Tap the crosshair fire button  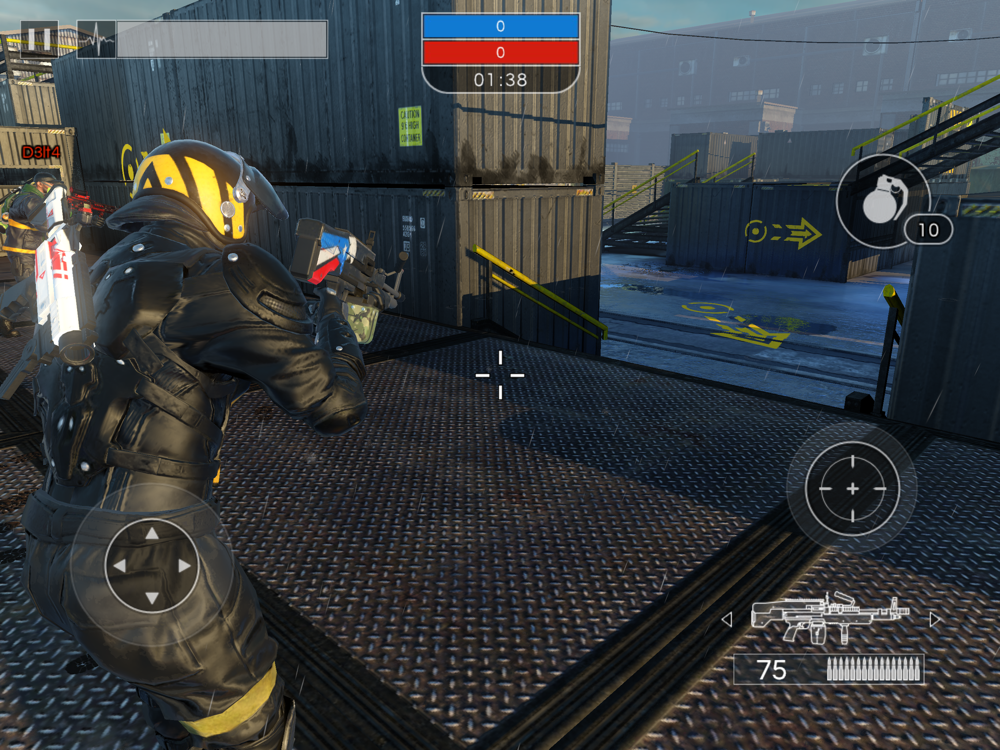coord(852,488)
